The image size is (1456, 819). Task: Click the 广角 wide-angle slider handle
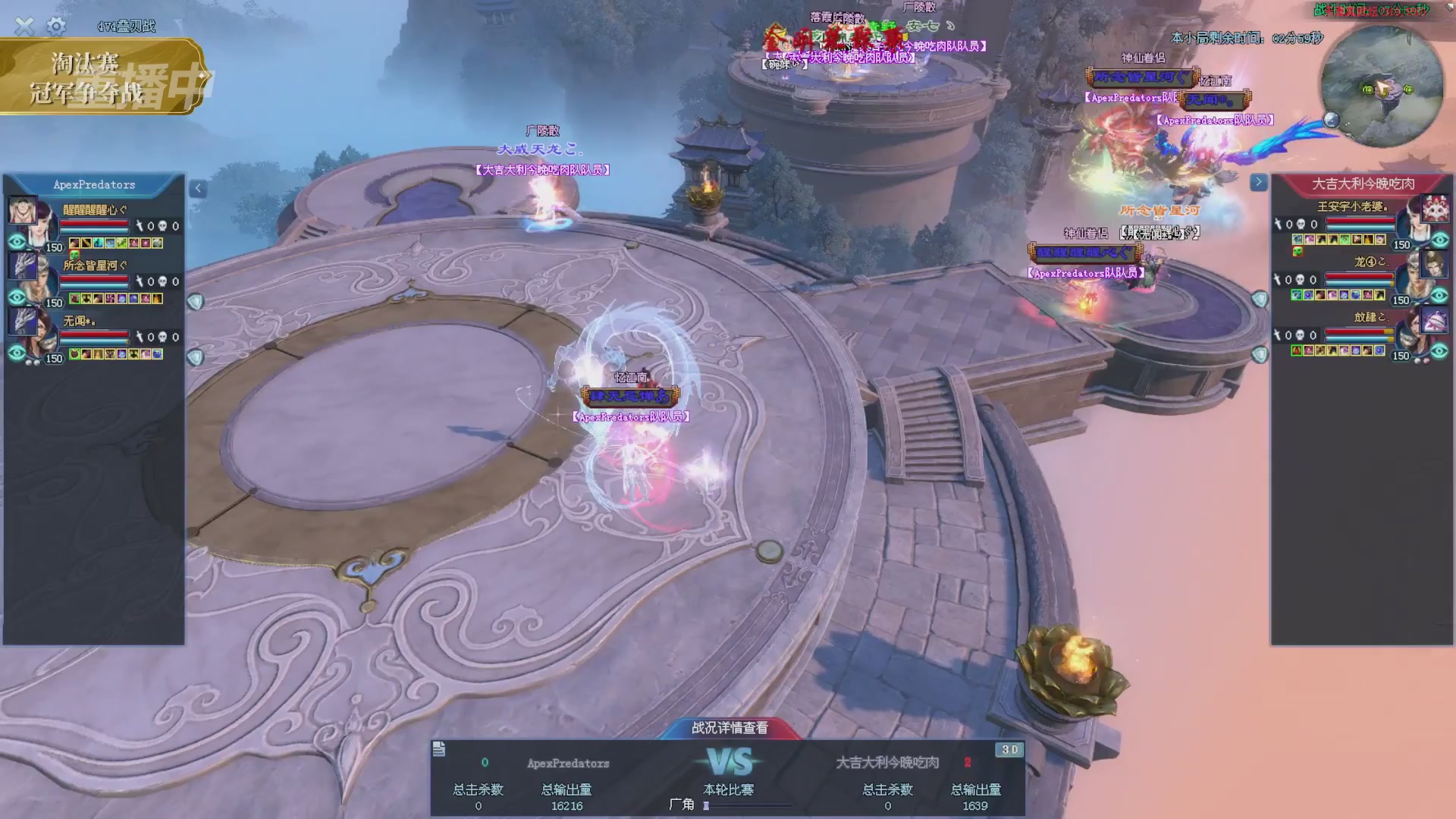pyautogui.click(x=706, y=805)
